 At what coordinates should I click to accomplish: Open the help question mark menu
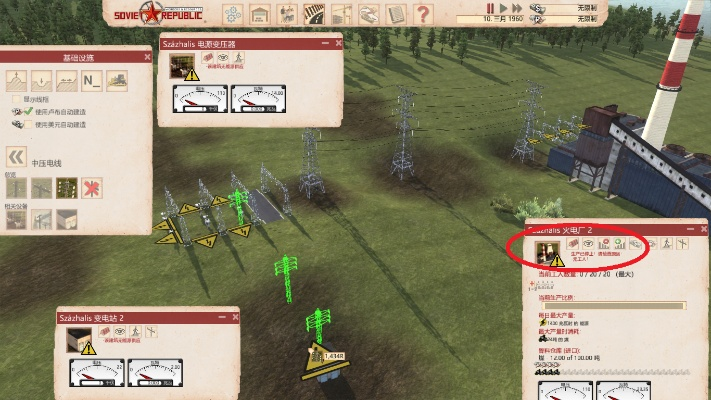click(x=422, y=13)
